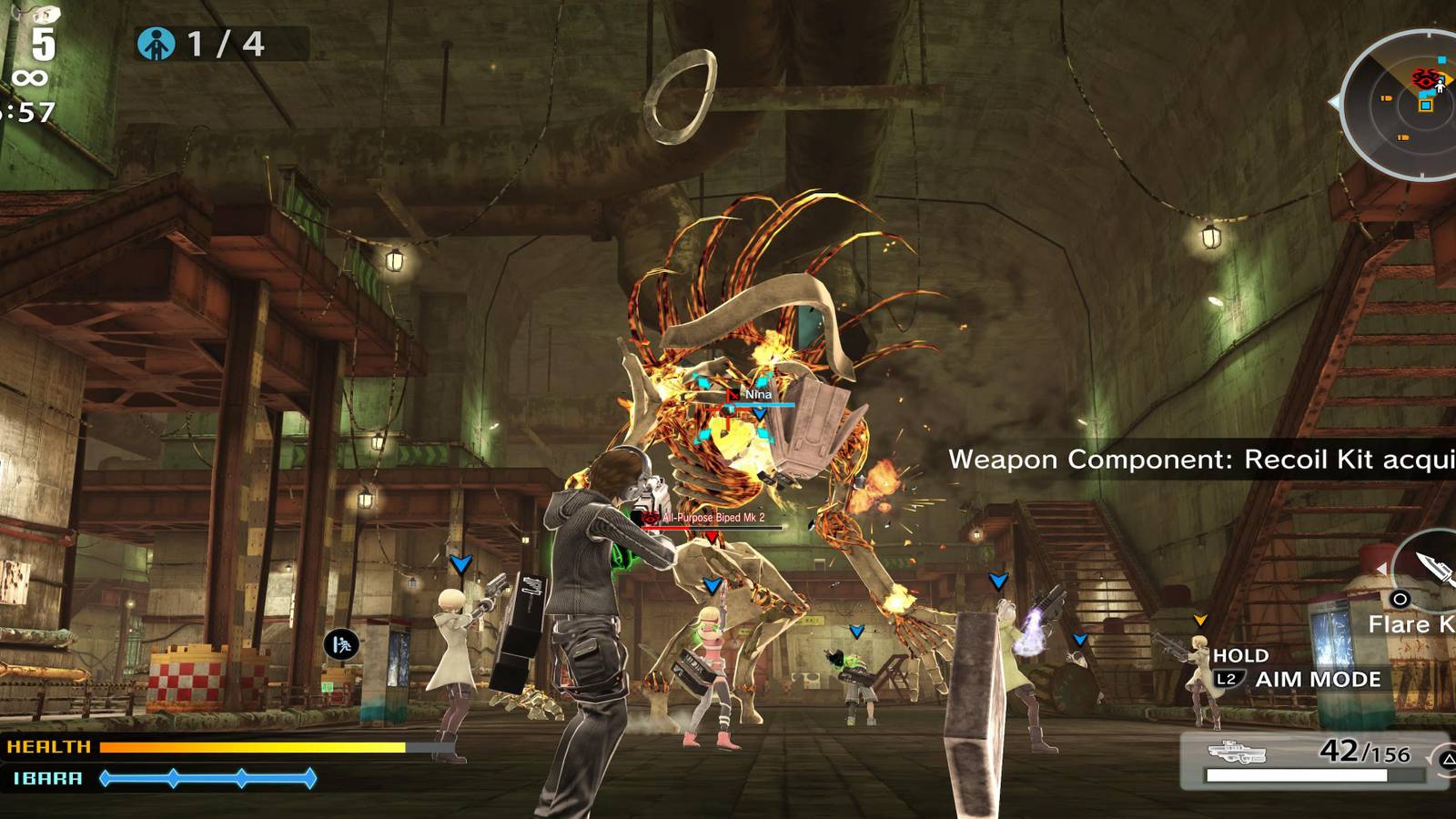Screen dimensions: 1456x819
Task: Select the Nina ally name label
Action: (x=758, y=394)
